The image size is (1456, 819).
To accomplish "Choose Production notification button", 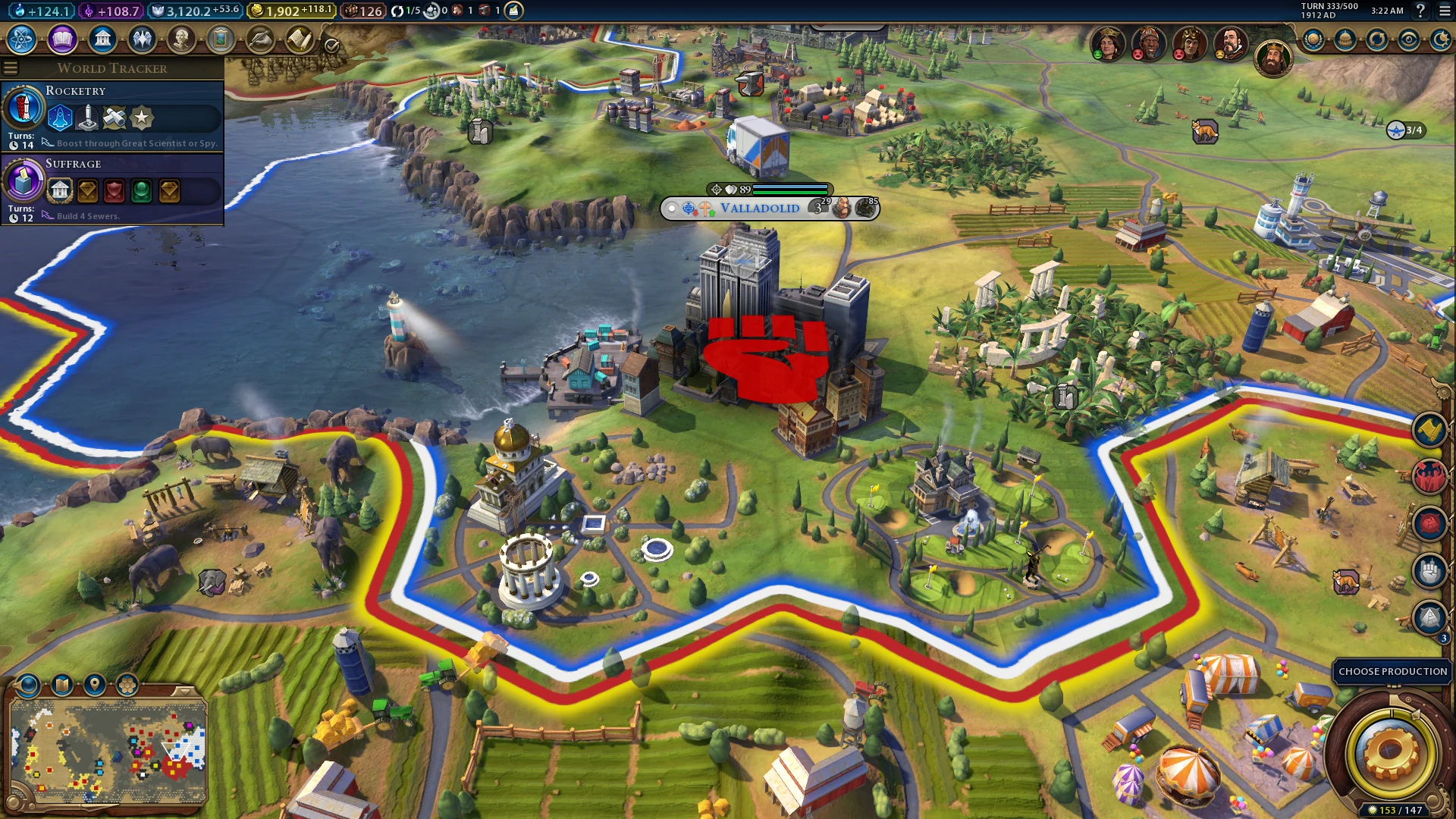I will [1392, 671].
